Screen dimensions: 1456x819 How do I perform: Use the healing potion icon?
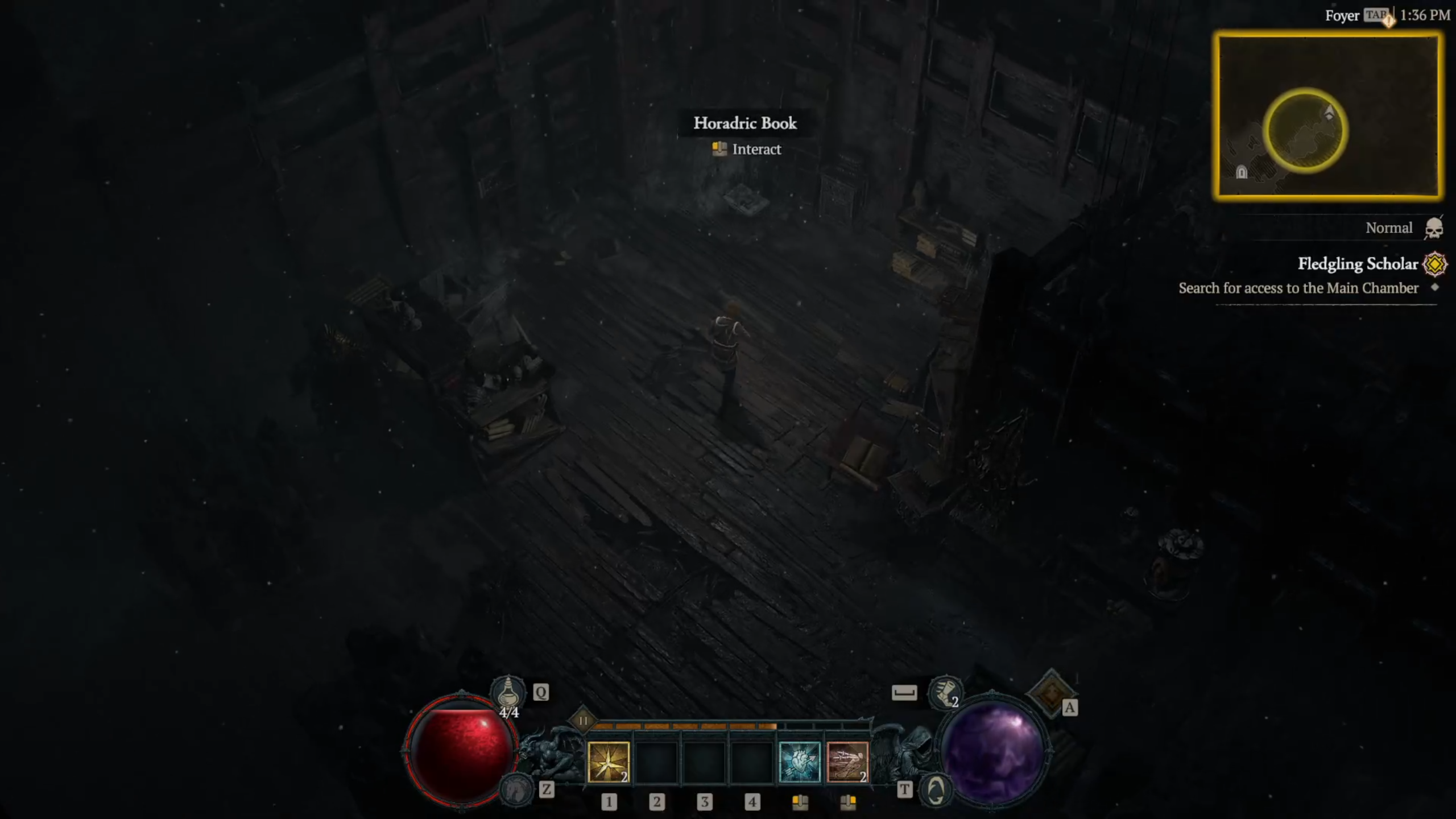tap(508, 692)
